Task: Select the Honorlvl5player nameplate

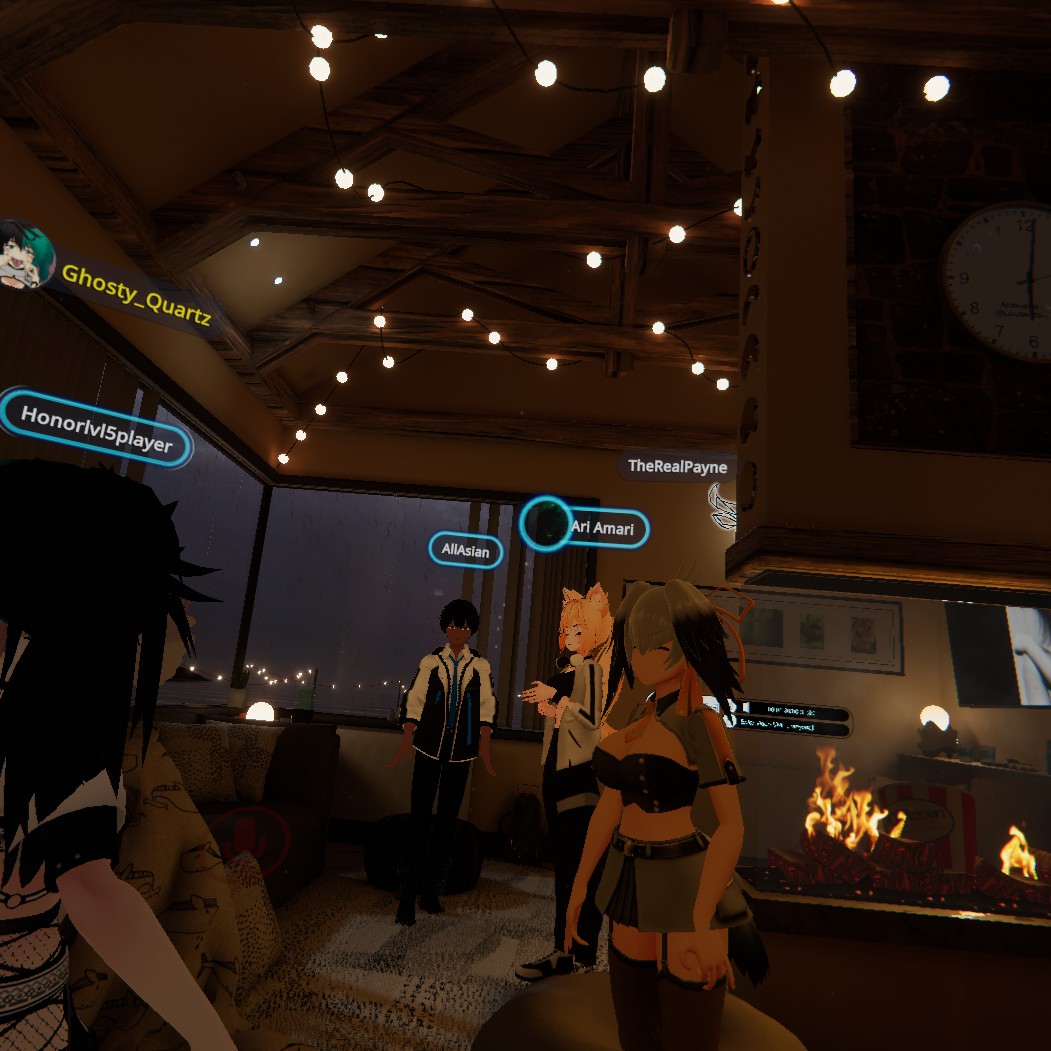Action: coord(96,428)
